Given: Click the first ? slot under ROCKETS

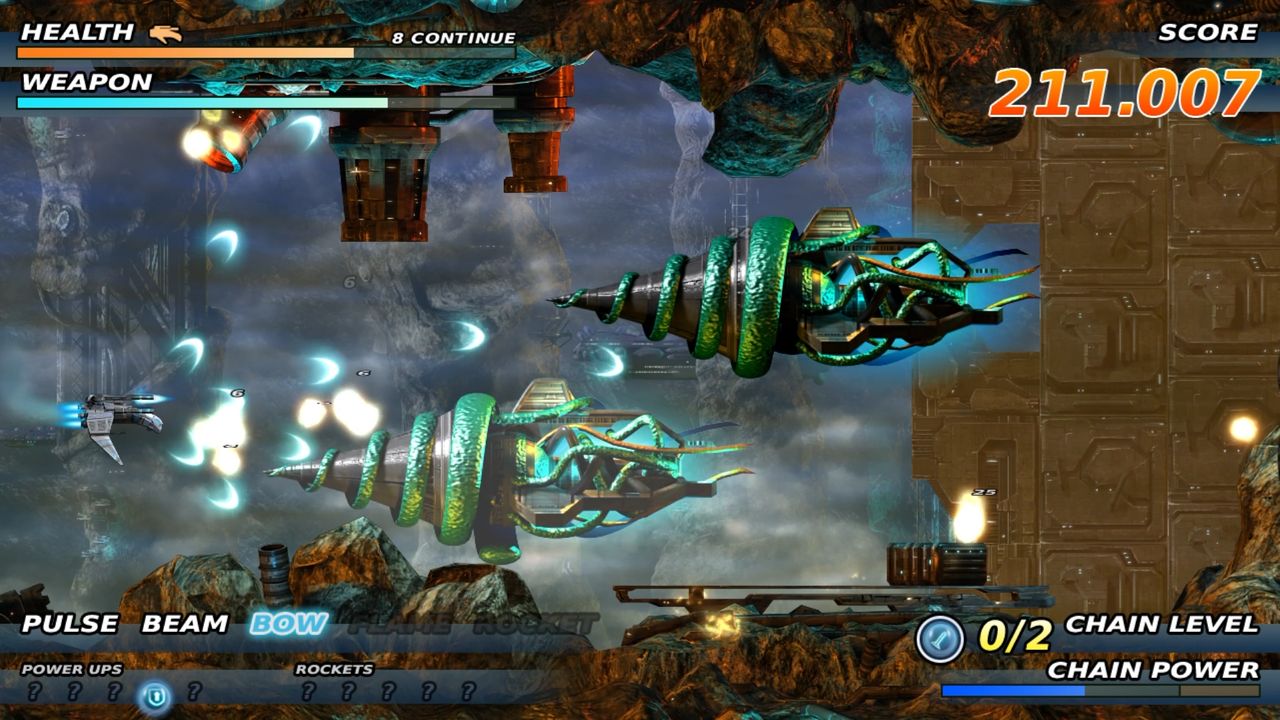Looking at the screenshot, I should point(309,692).
